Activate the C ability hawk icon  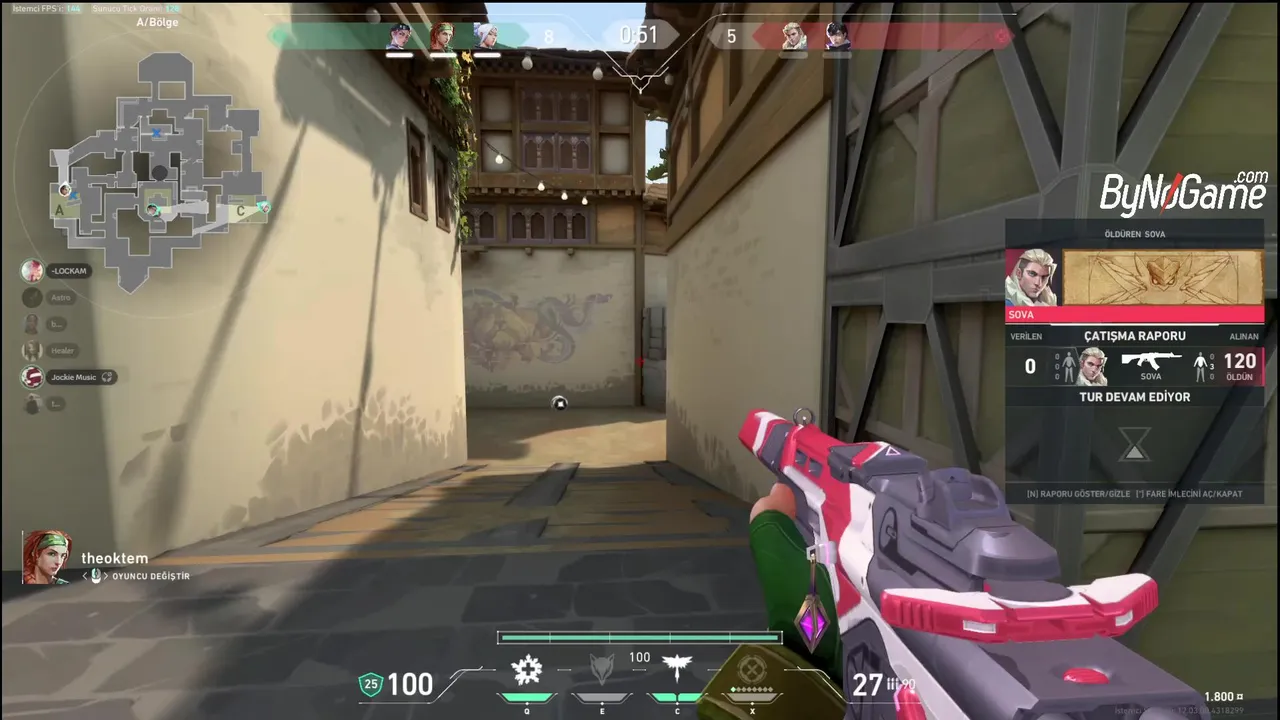point(677,669)
